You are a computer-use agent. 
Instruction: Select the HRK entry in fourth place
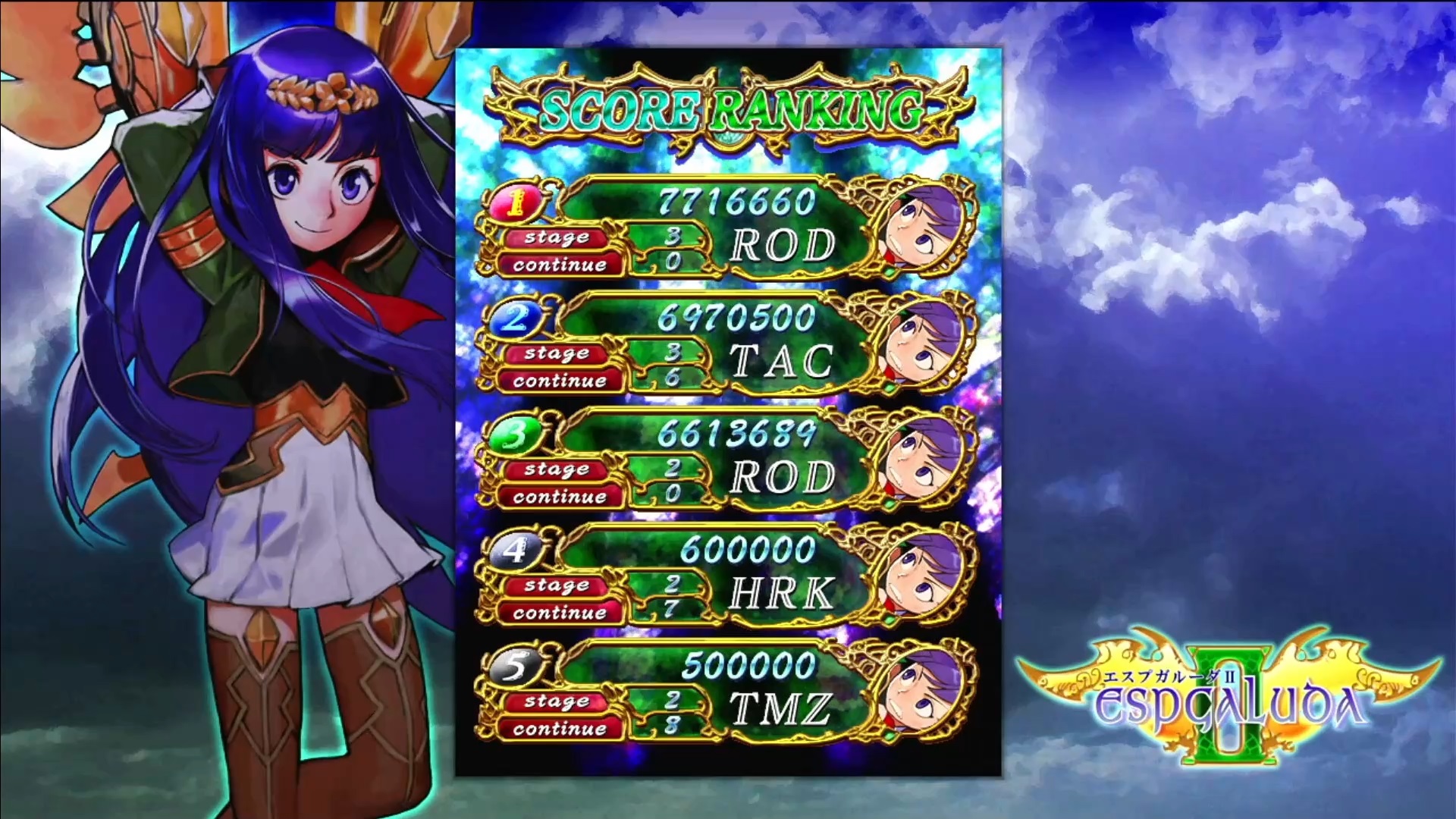[x=726, y=575]
